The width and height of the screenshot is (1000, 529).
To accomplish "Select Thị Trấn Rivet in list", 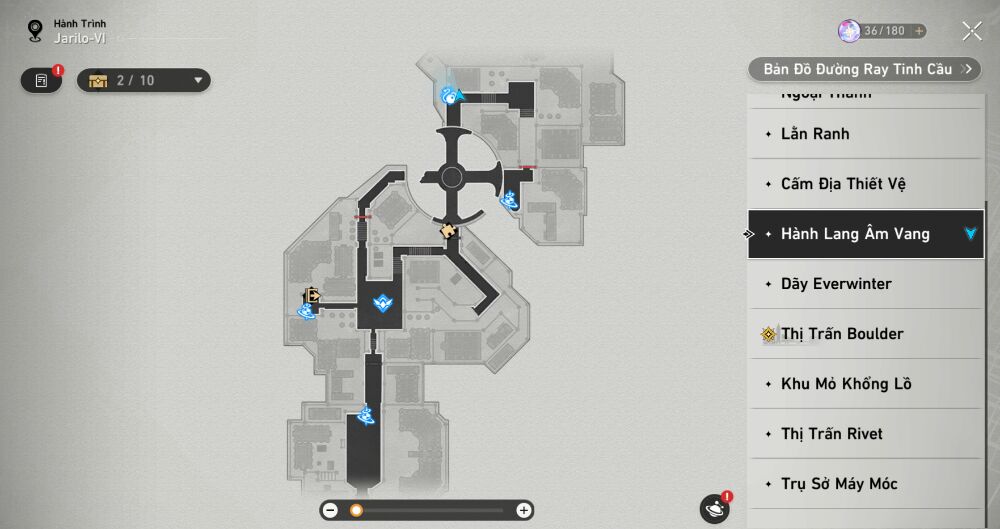I will pyautogui.click(x=865, y=434).
